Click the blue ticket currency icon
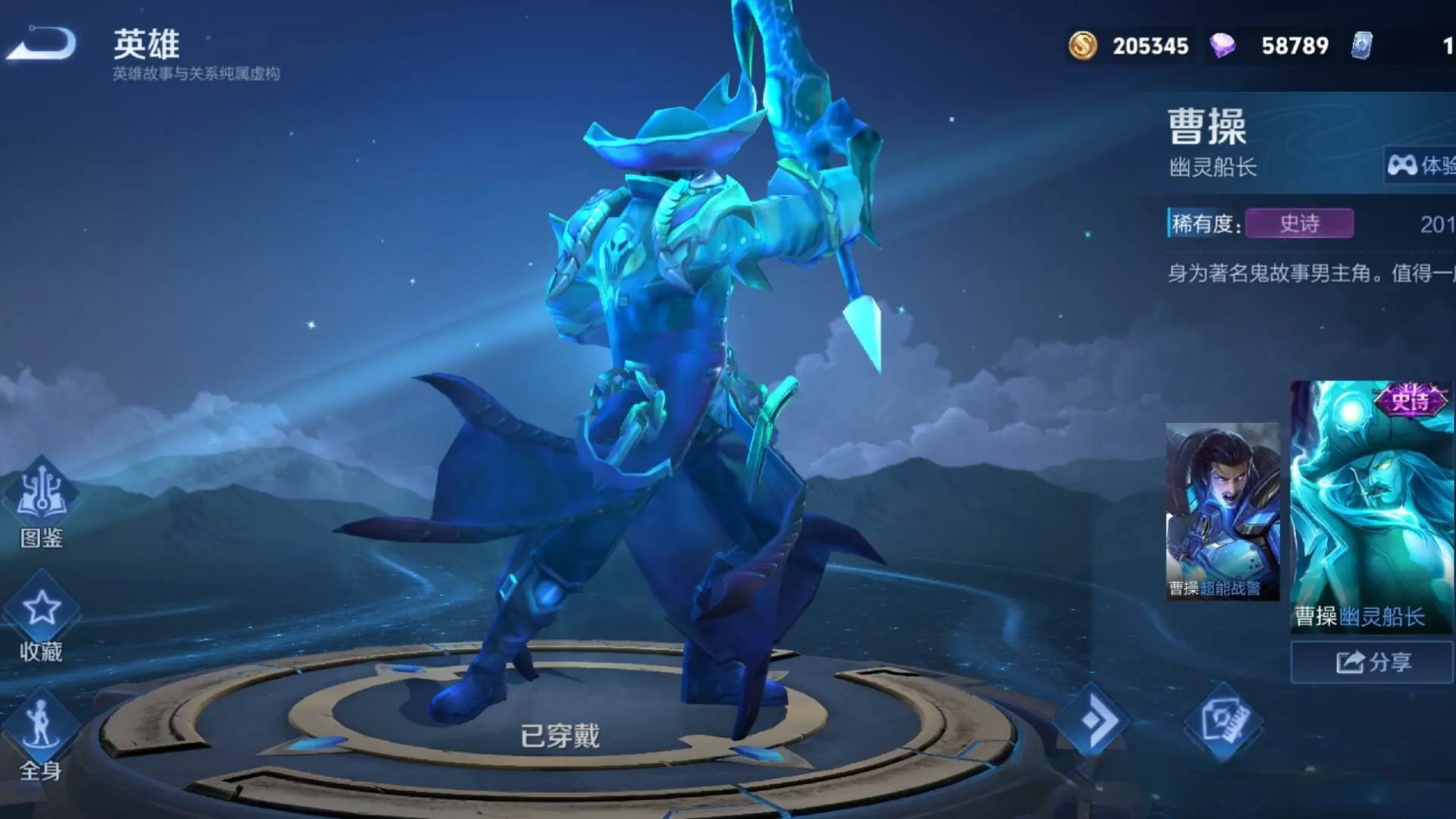Viewport: 1456px width, 819px height. (1362, 45)
